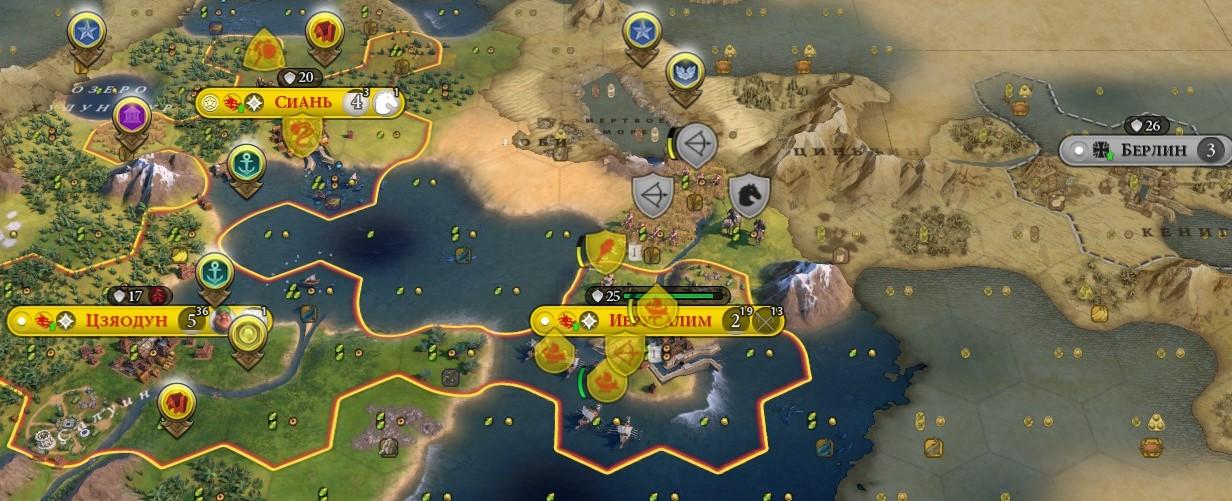Select the harbor anchor icon just above Цзяодун
Screen dimensions: 1232x501
214,270
